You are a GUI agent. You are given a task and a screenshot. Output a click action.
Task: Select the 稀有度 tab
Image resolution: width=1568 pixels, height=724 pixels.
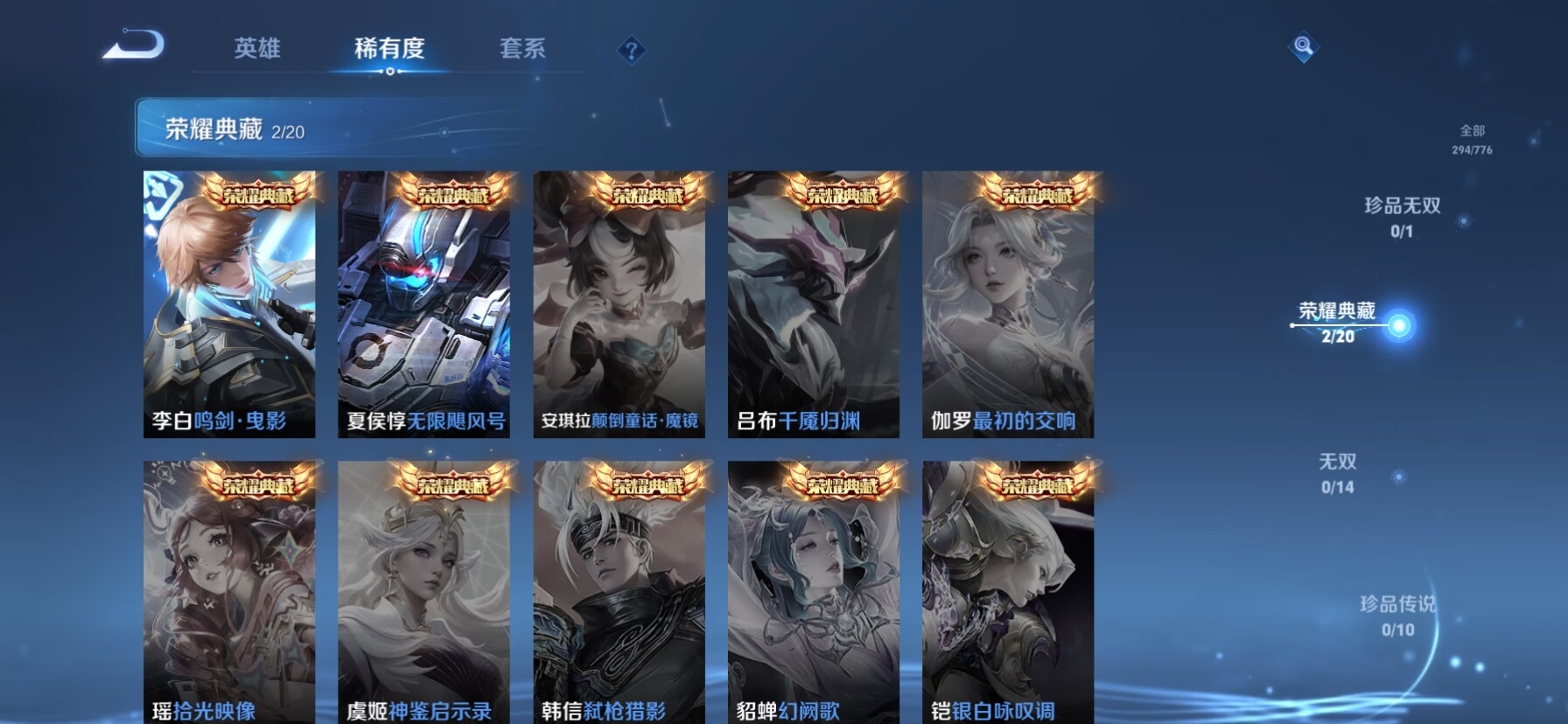[389, 48]
